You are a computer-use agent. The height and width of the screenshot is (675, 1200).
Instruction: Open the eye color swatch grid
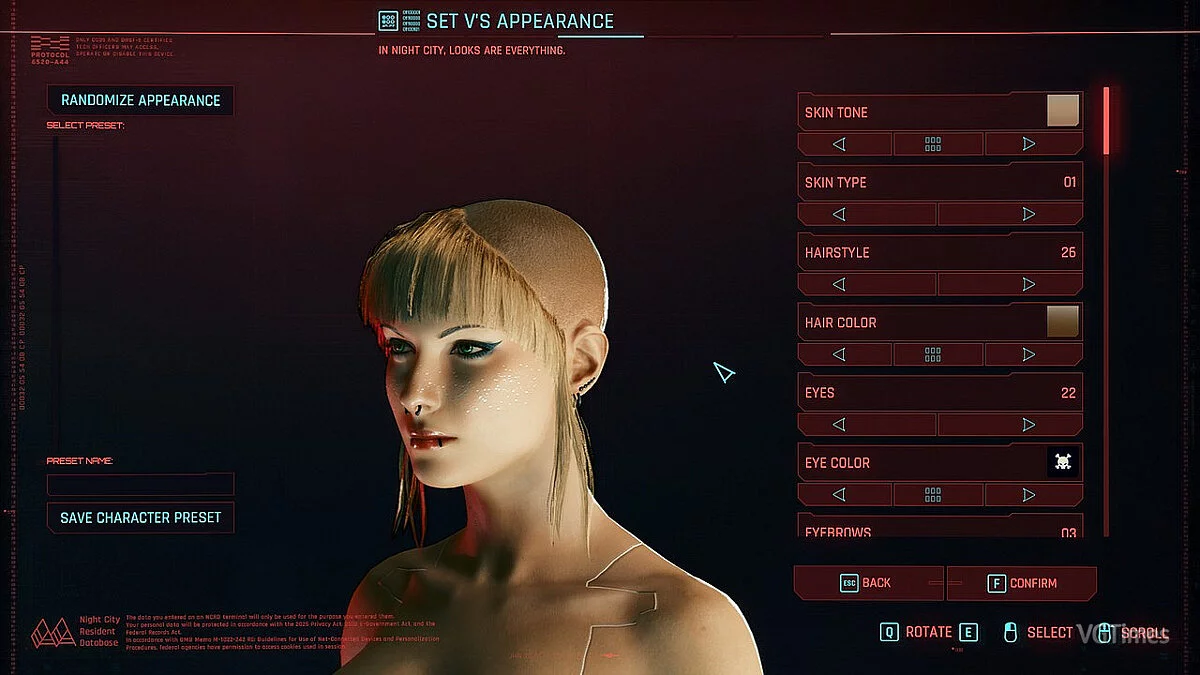point(933,494)
